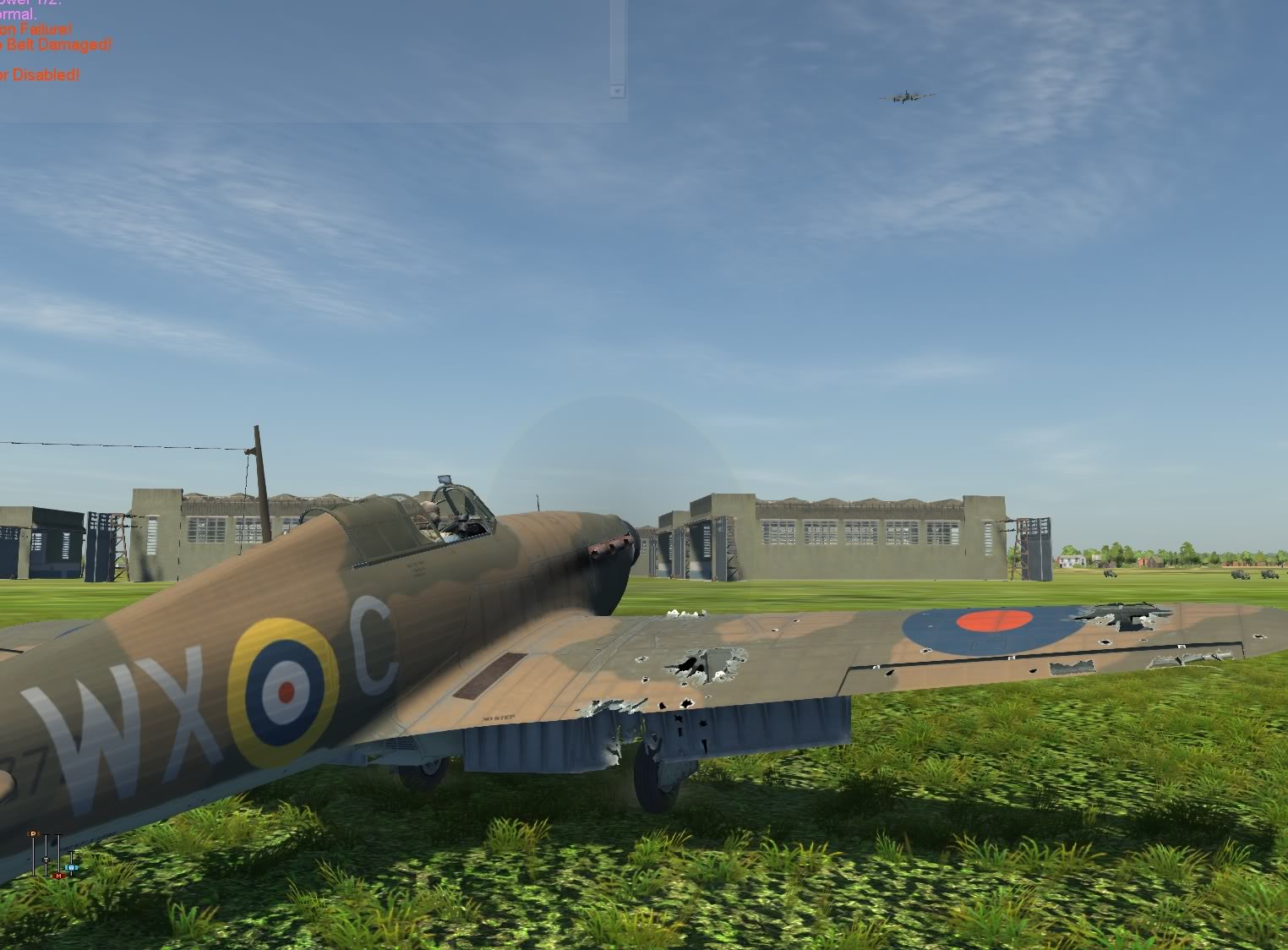Image resolution: width=1288 pixels, height=950 pixels.
Task: Click the message log scroll-down arrow
Action: point(618,90)
